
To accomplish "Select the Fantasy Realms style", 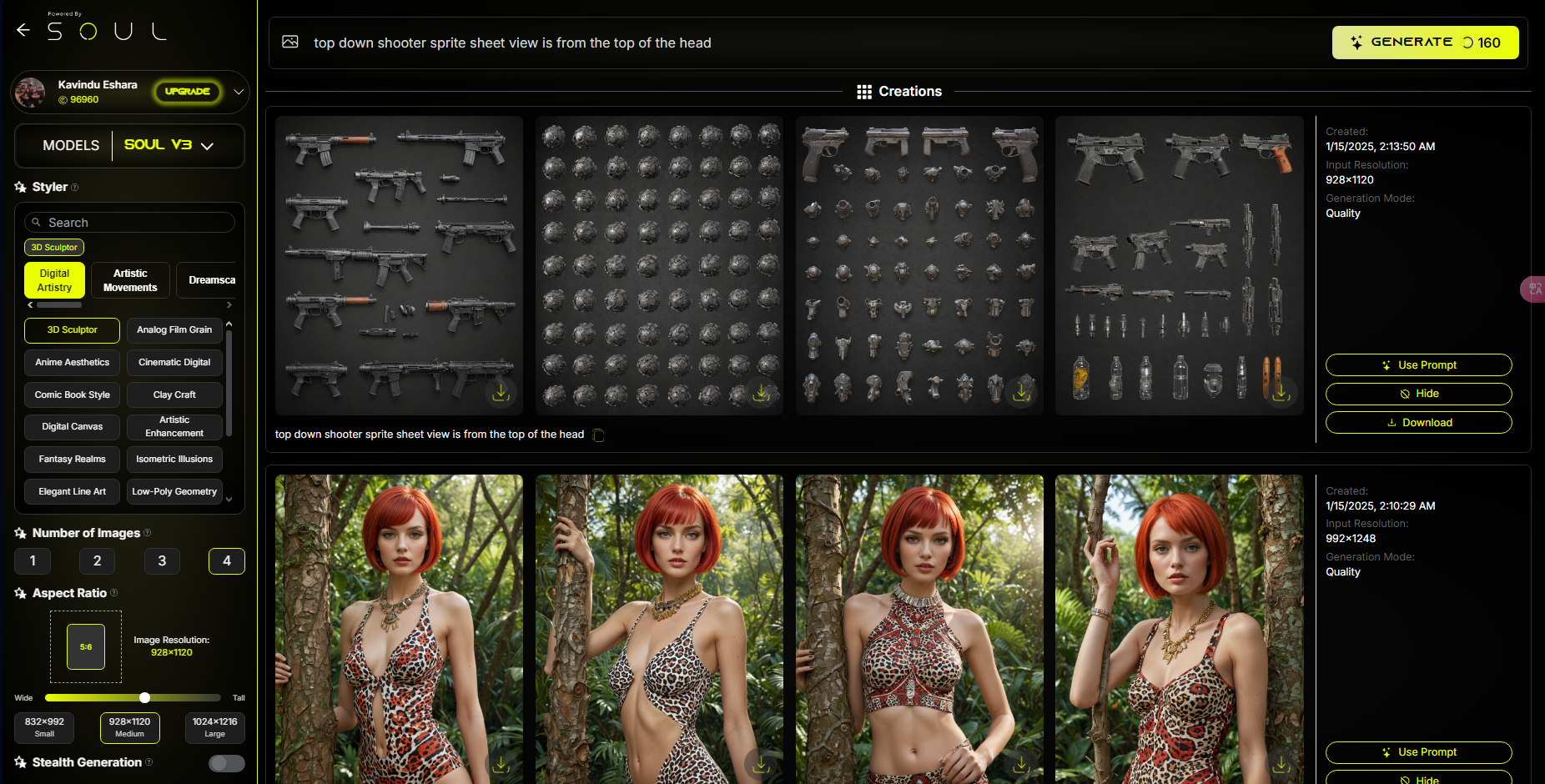I will 73,460.
